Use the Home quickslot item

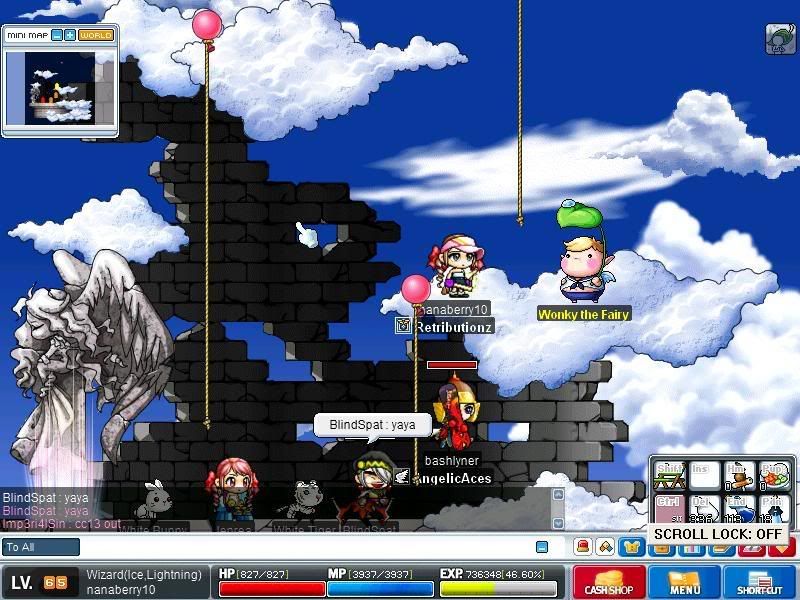pyautogui.click(x=738, y=473)
